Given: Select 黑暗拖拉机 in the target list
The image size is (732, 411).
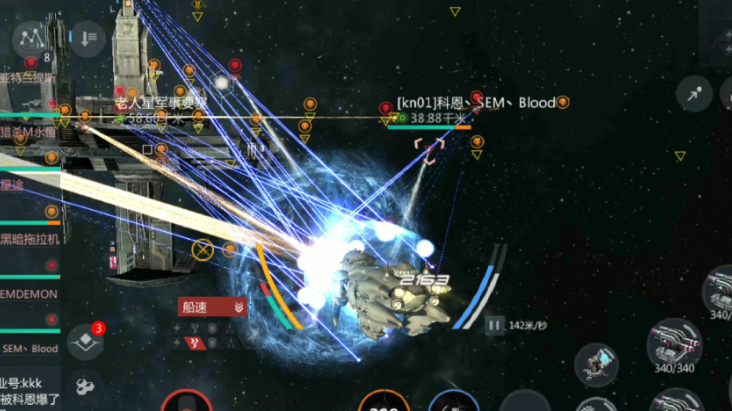Looking at the screenshot, I should coord(30,240).
